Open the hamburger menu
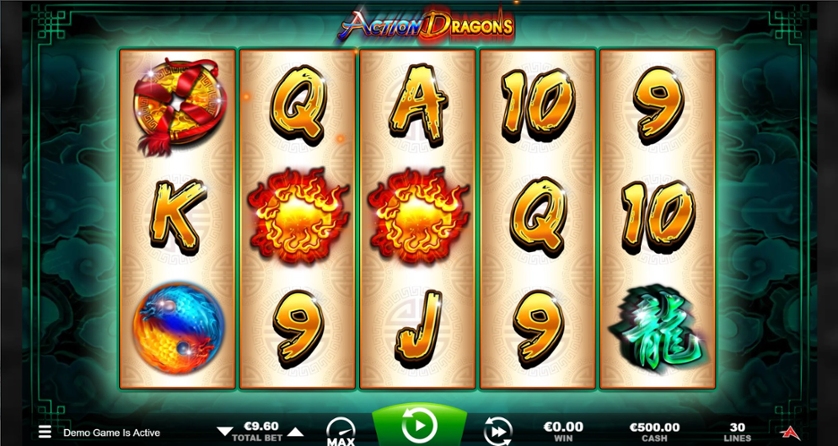 click(x=44, y=432)
